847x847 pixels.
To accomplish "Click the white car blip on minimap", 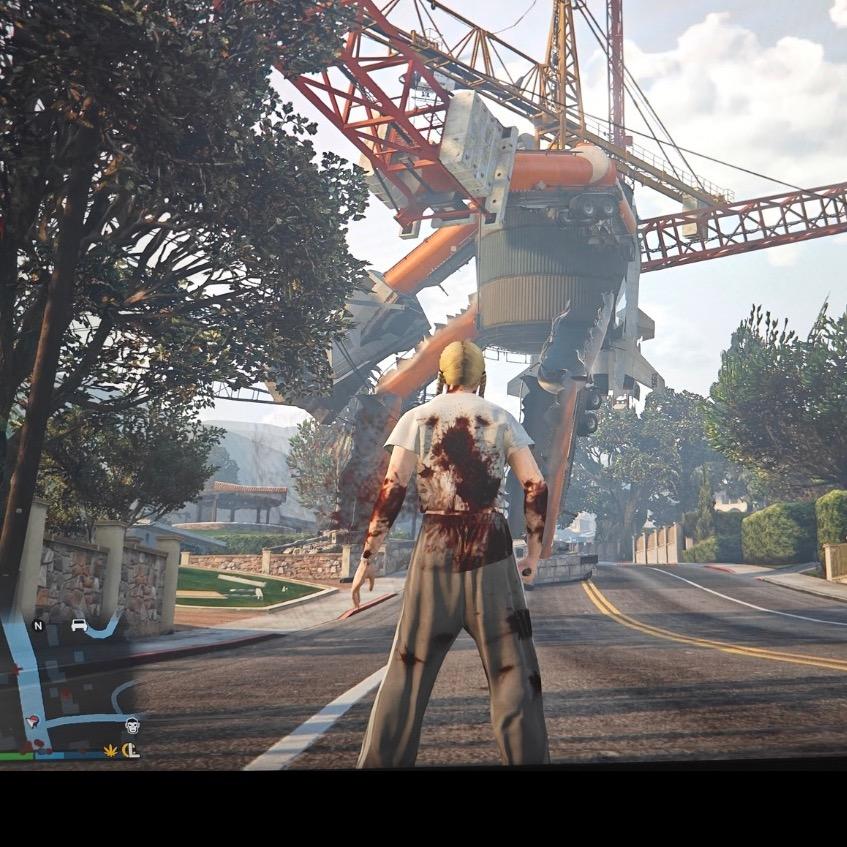I will (x=79, y=626).
